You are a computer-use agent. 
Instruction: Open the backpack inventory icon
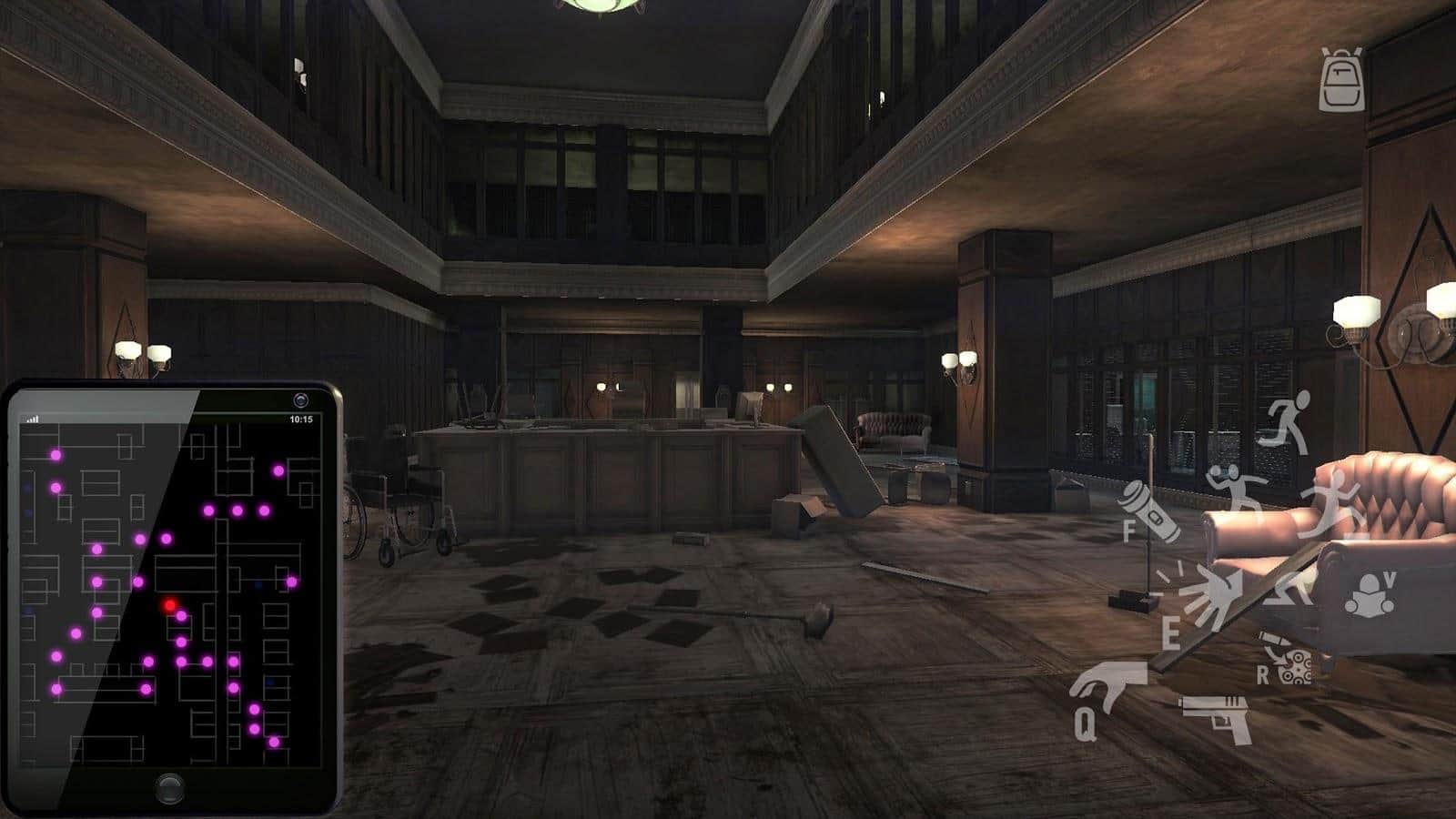pyautogui.click(x=1341, y=79)
